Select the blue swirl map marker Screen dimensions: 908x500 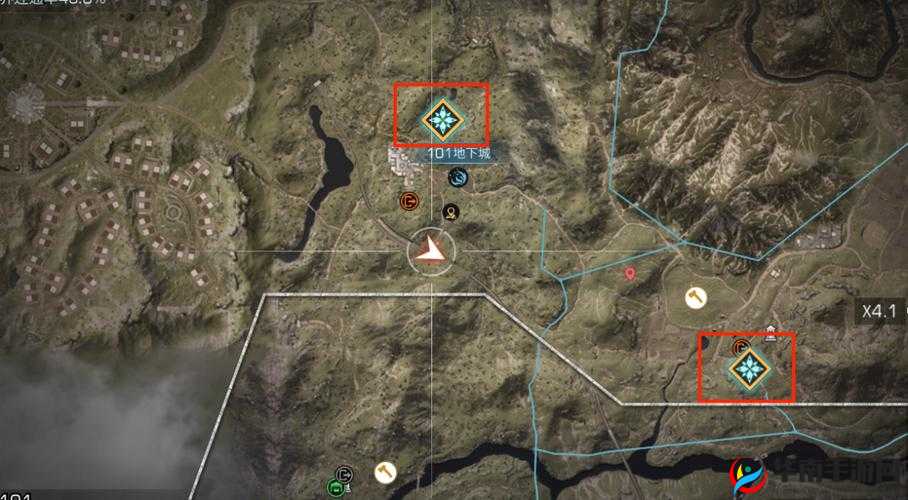(458, 178)
